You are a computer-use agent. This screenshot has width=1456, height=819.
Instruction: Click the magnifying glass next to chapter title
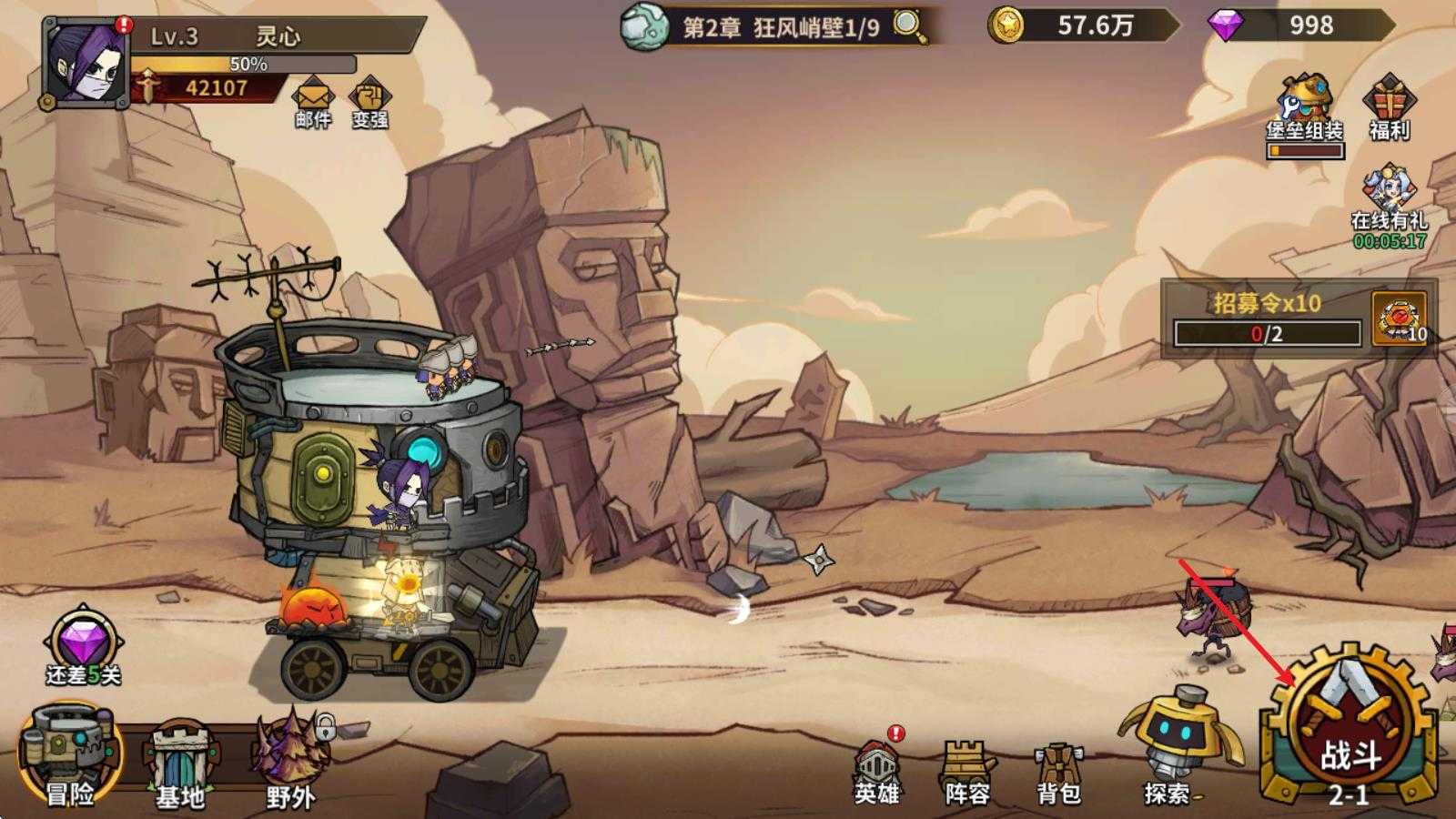tap(905, 27)
